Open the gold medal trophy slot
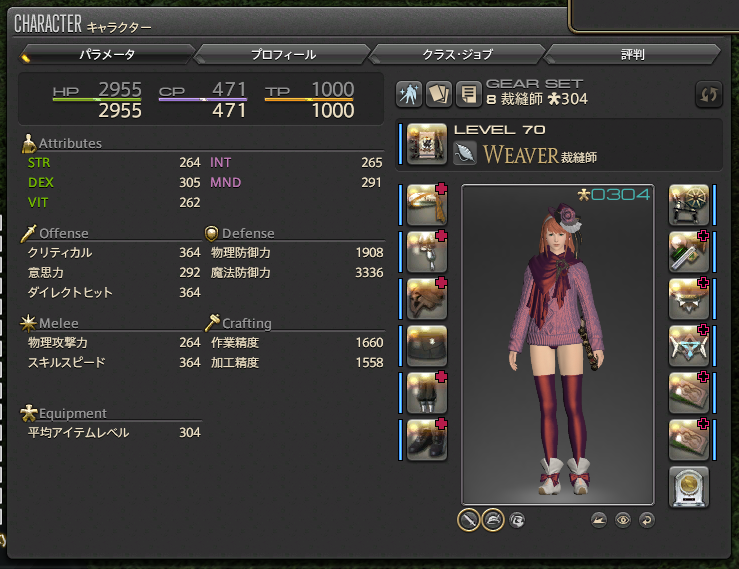Image resolution: width=739 pixels, height=569 pixels. (688, 487)
